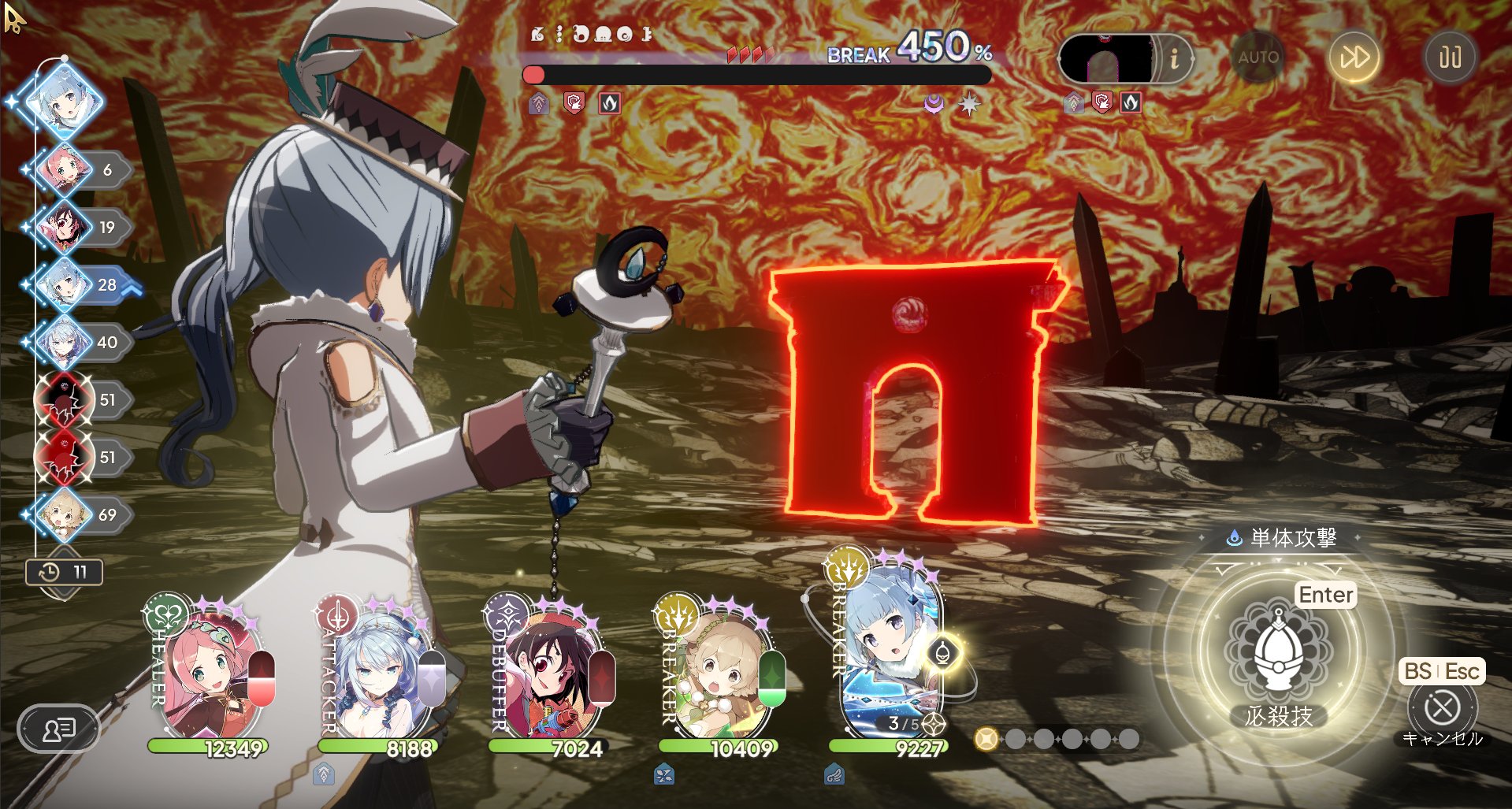This screenshot has height=809, width=1512.
Task: Click the 単体攻撃 attack type label
Action: 1283,538
